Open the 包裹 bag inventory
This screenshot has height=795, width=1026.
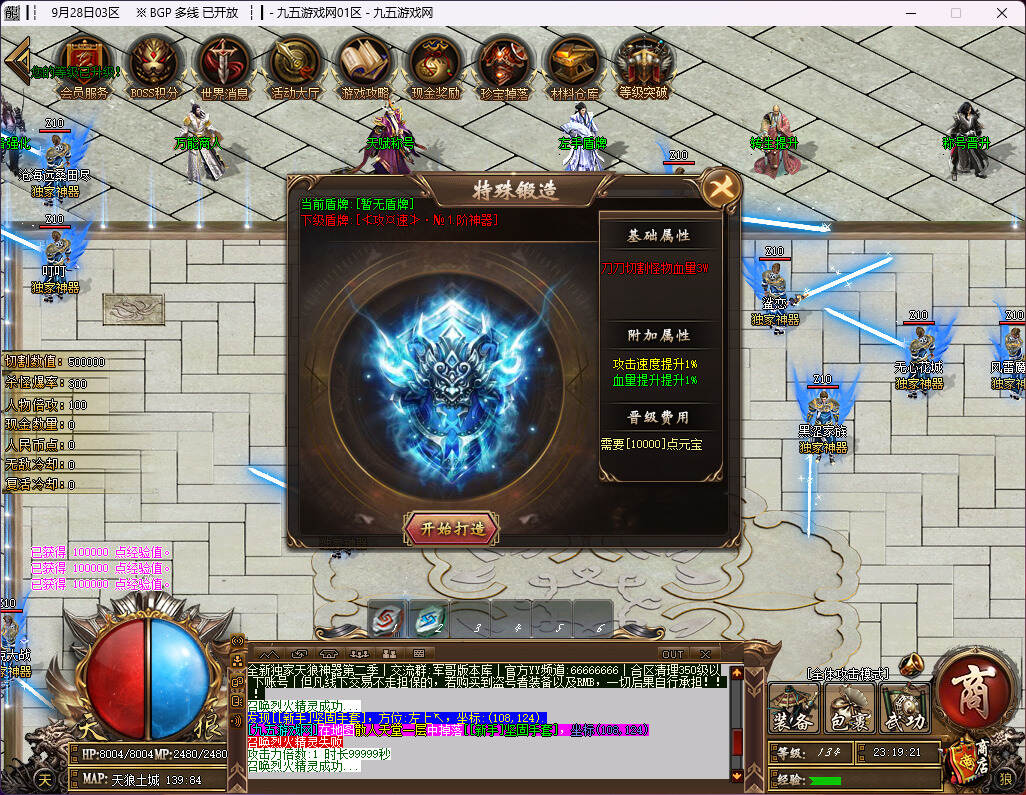point(849,708)
